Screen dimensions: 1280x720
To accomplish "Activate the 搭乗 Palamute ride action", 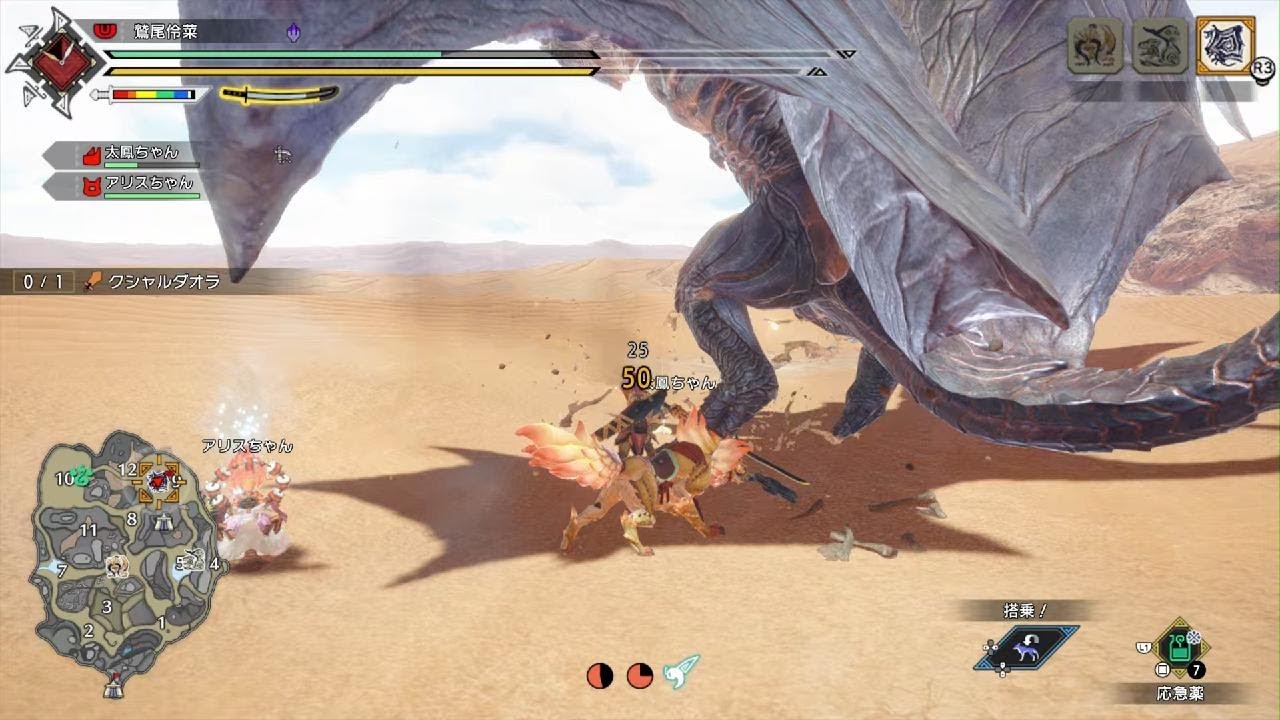I will click(1026, 648).
